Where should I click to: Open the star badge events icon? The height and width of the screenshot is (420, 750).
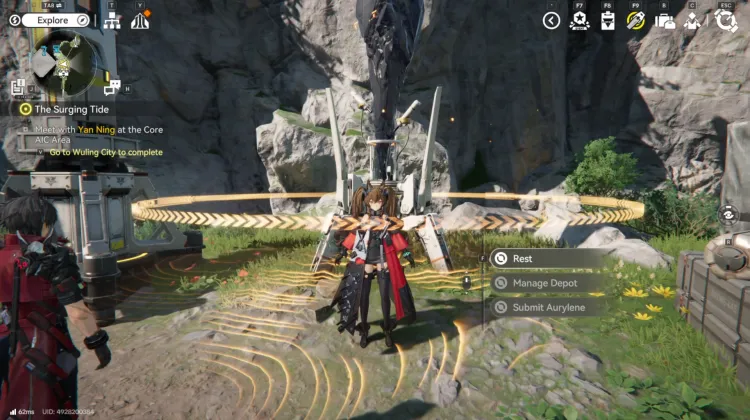pos(579,21)
